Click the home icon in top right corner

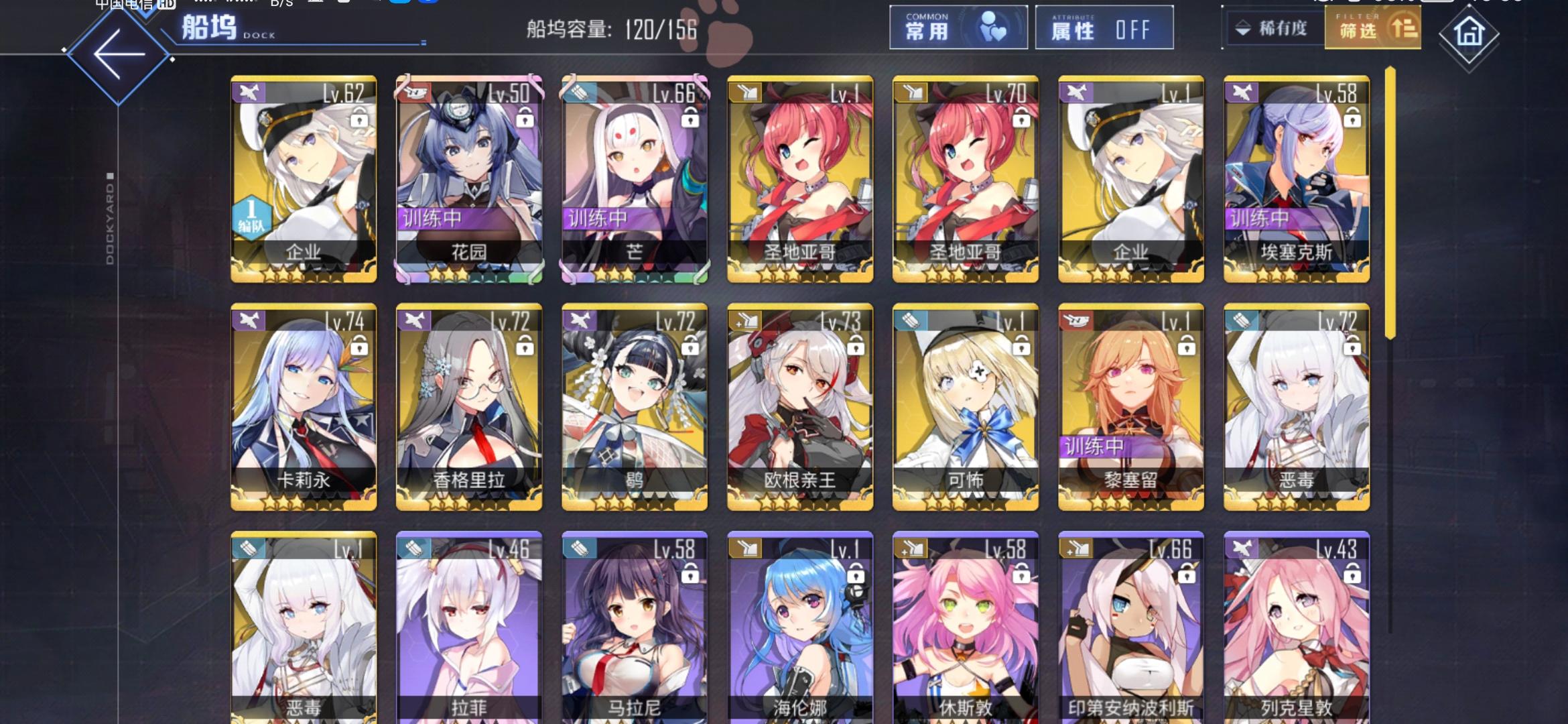pos(1467,34)
